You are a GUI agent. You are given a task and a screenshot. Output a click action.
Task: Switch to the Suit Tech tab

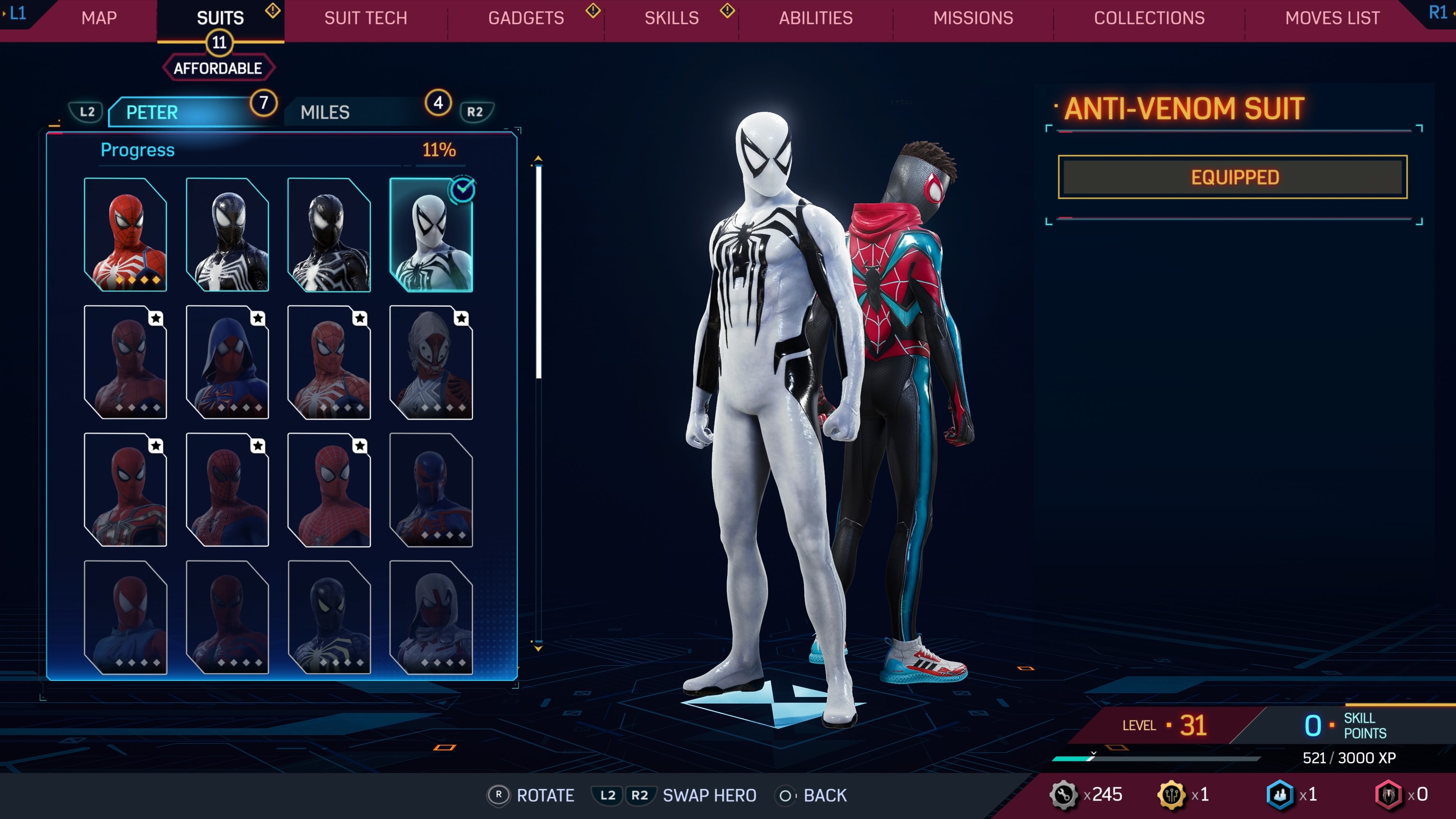[365, 18]
